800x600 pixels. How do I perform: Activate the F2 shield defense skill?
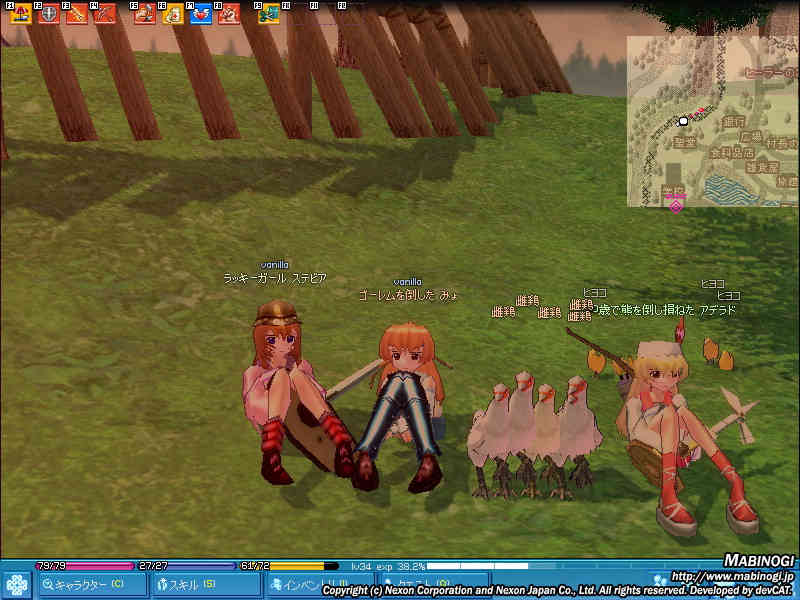pyautogui.click(x=48, y=14)
